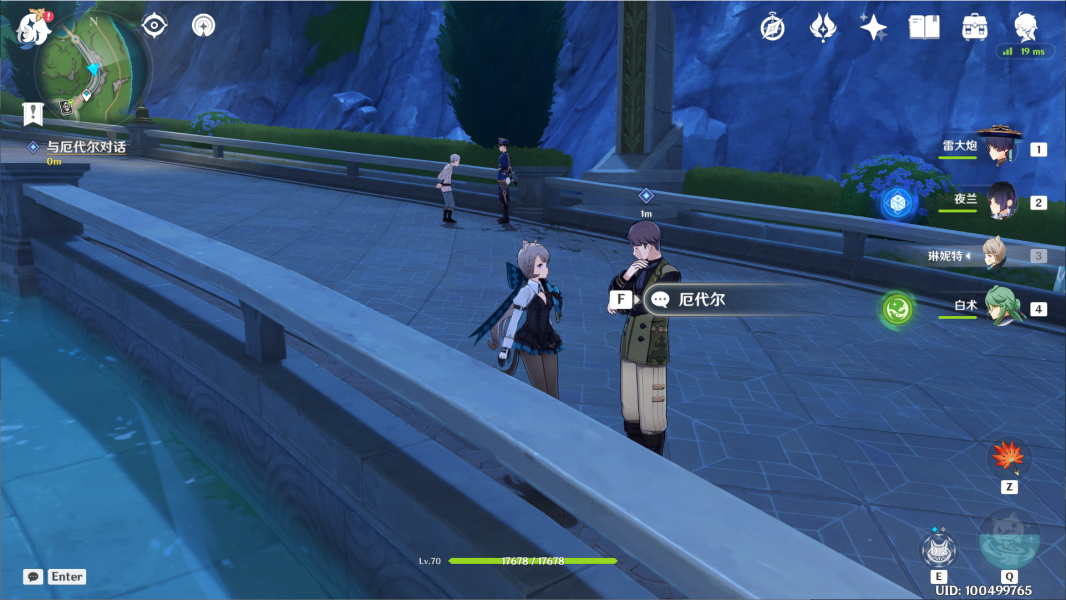This screenshot has width=1066, height=600.
Task: Open the quest menu banner icon
Action: point(33,113)
